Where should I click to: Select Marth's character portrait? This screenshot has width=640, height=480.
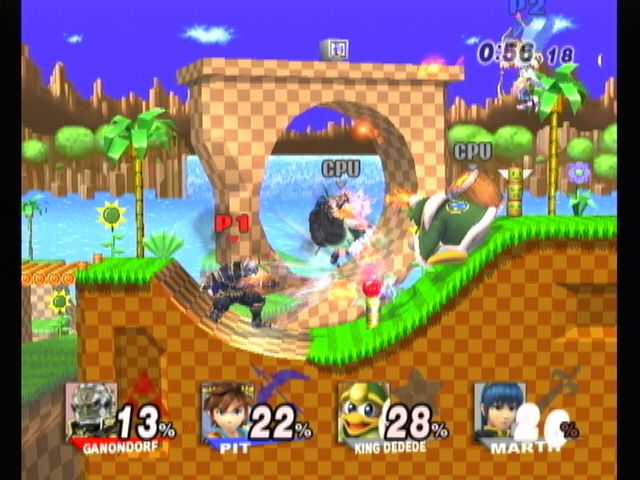click(x=498, y=410)
